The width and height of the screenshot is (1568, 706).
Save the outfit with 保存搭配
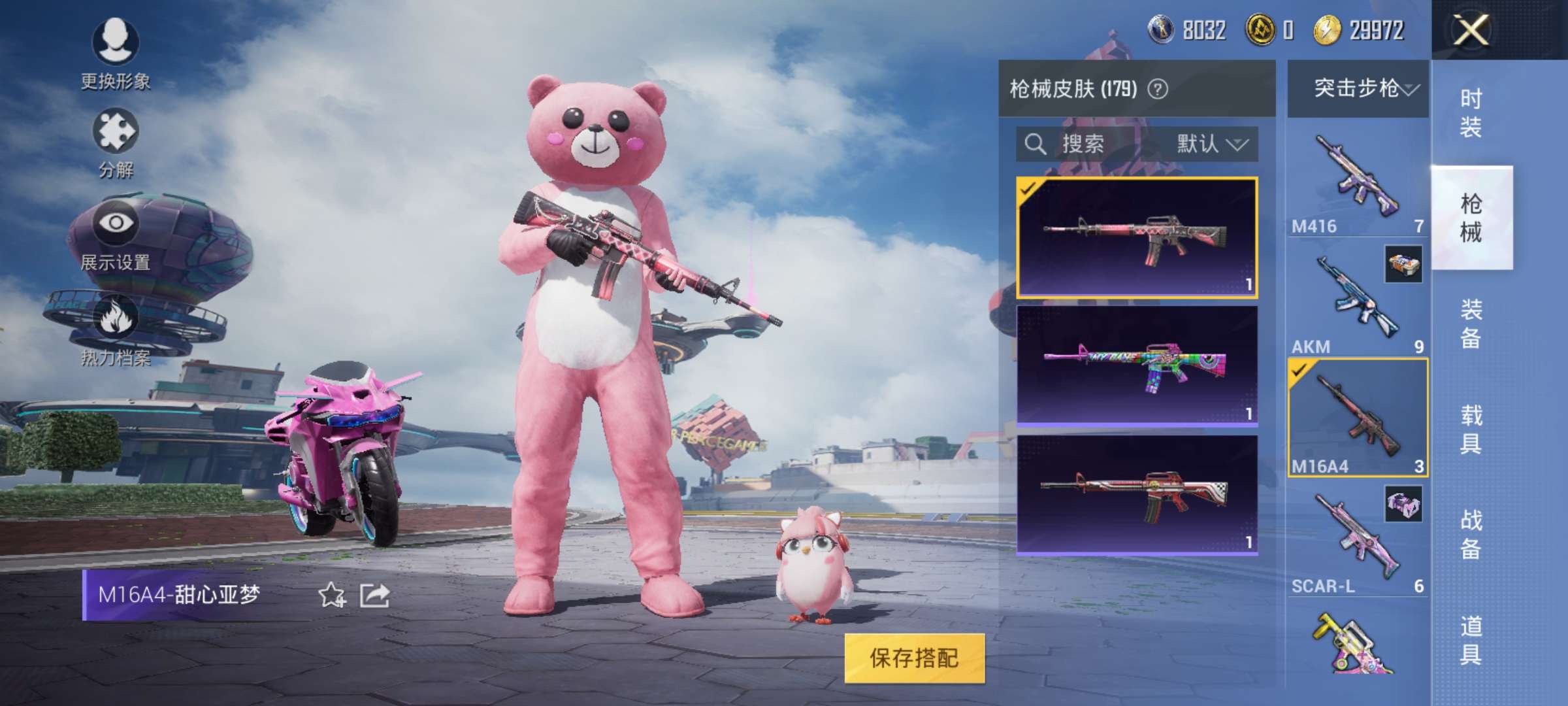click(x=914, y=658)
